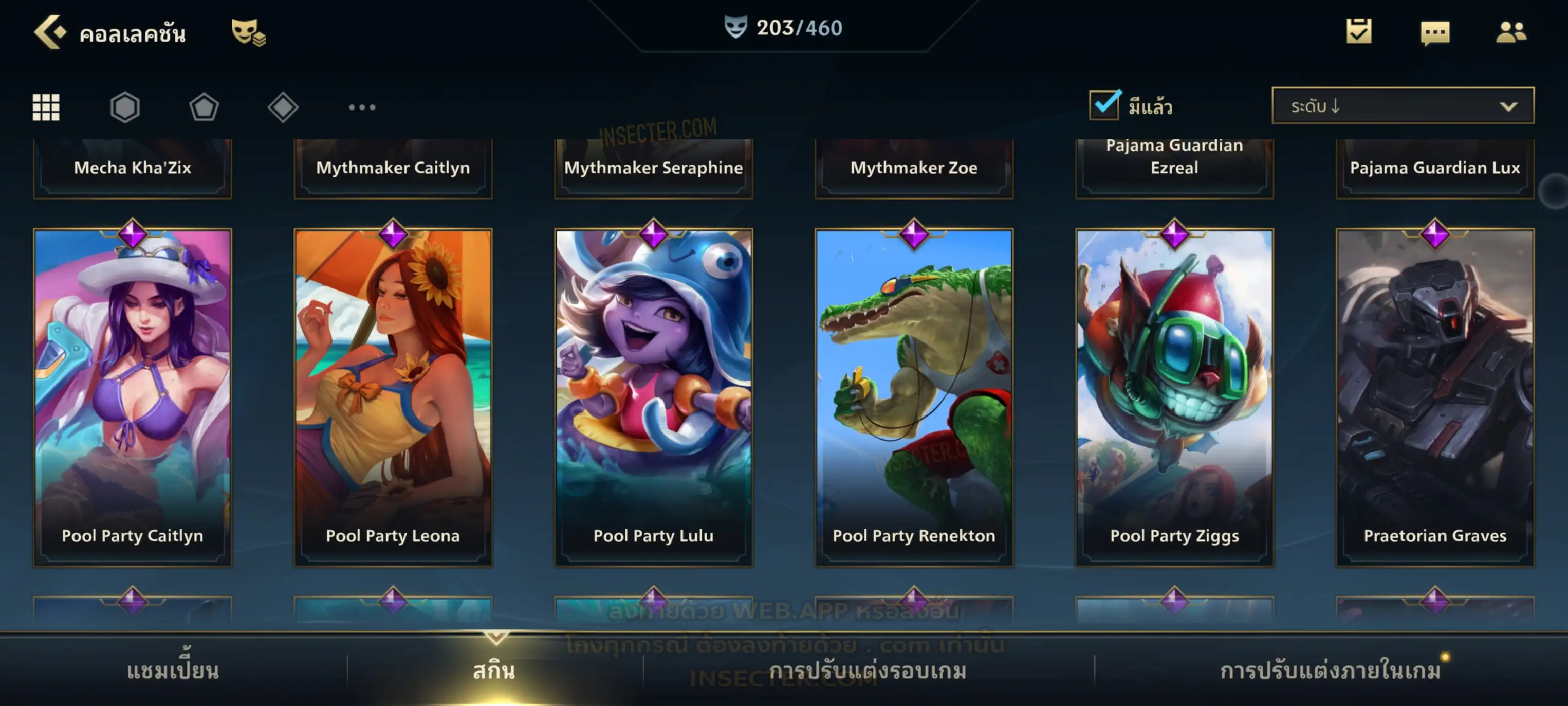
Task: Show more filters with three dots
Action: pyautogui.click(x=362, y=107)
